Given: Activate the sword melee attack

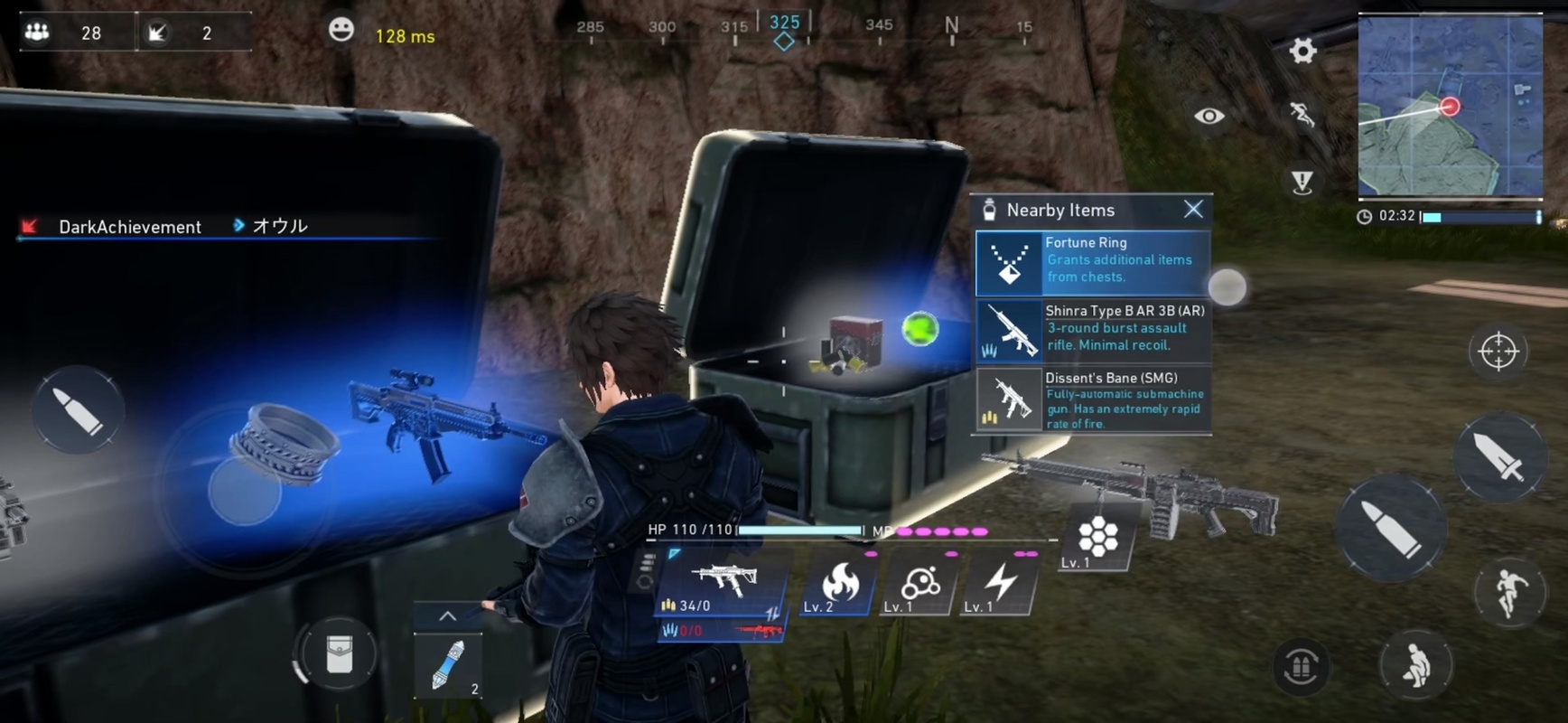Looking at the screenshot, I should (1498, 456).
